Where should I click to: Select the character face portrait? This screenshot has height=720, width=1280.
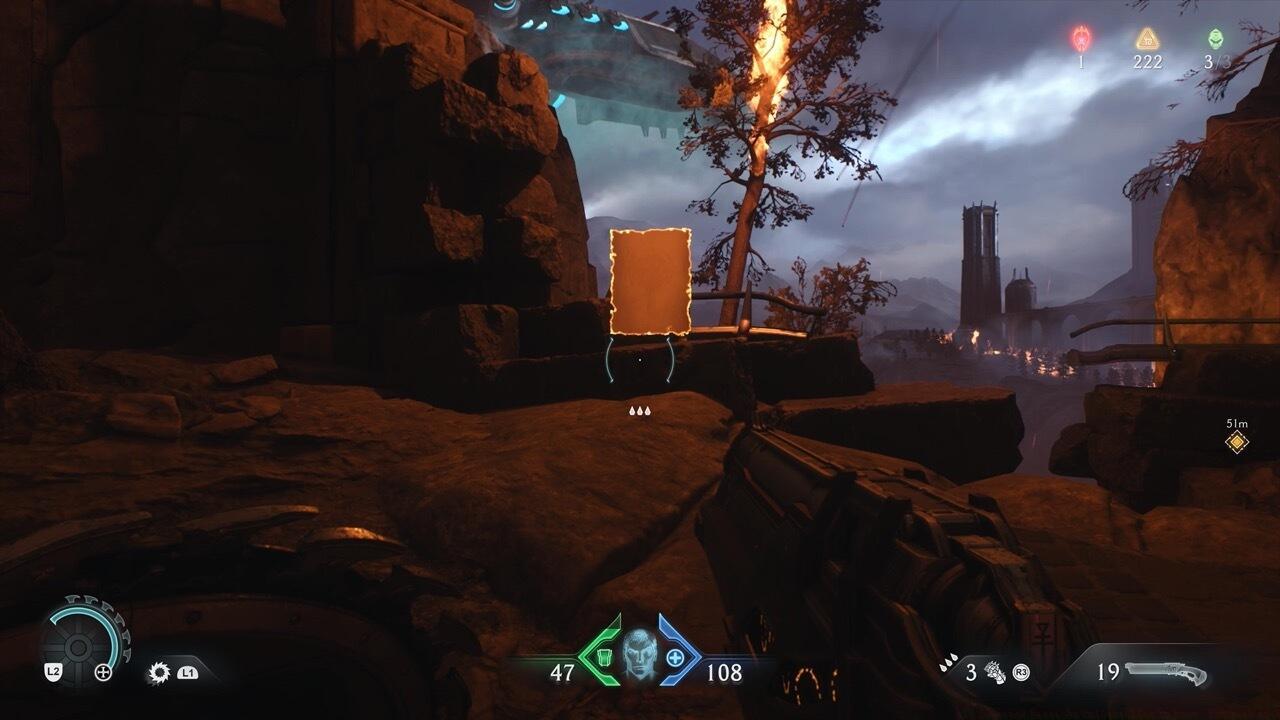click(x=639, y=655)
